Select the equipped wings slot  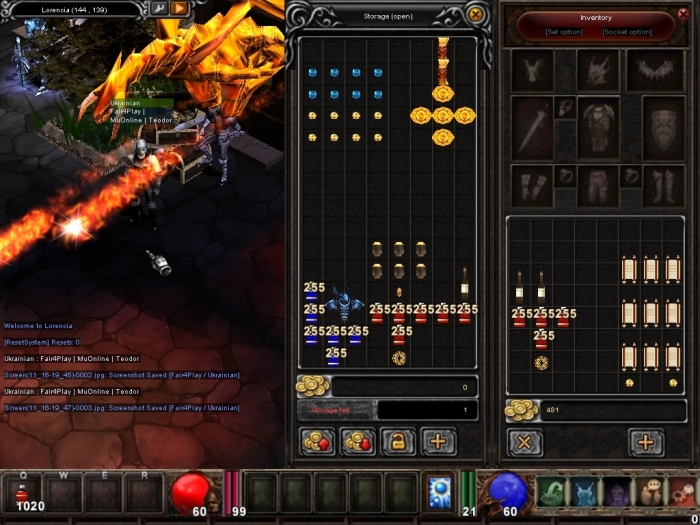(x=656, y=70)
